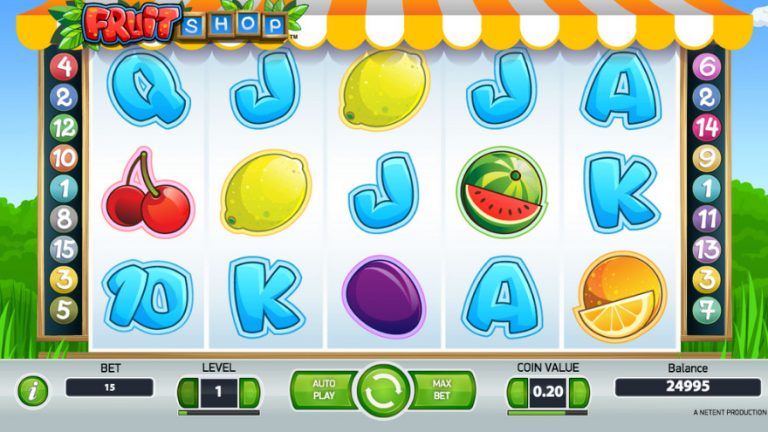Select payline number 4 marker
Image resolution: width=768 pixels, height=432 pixels.
click(64, 68)
